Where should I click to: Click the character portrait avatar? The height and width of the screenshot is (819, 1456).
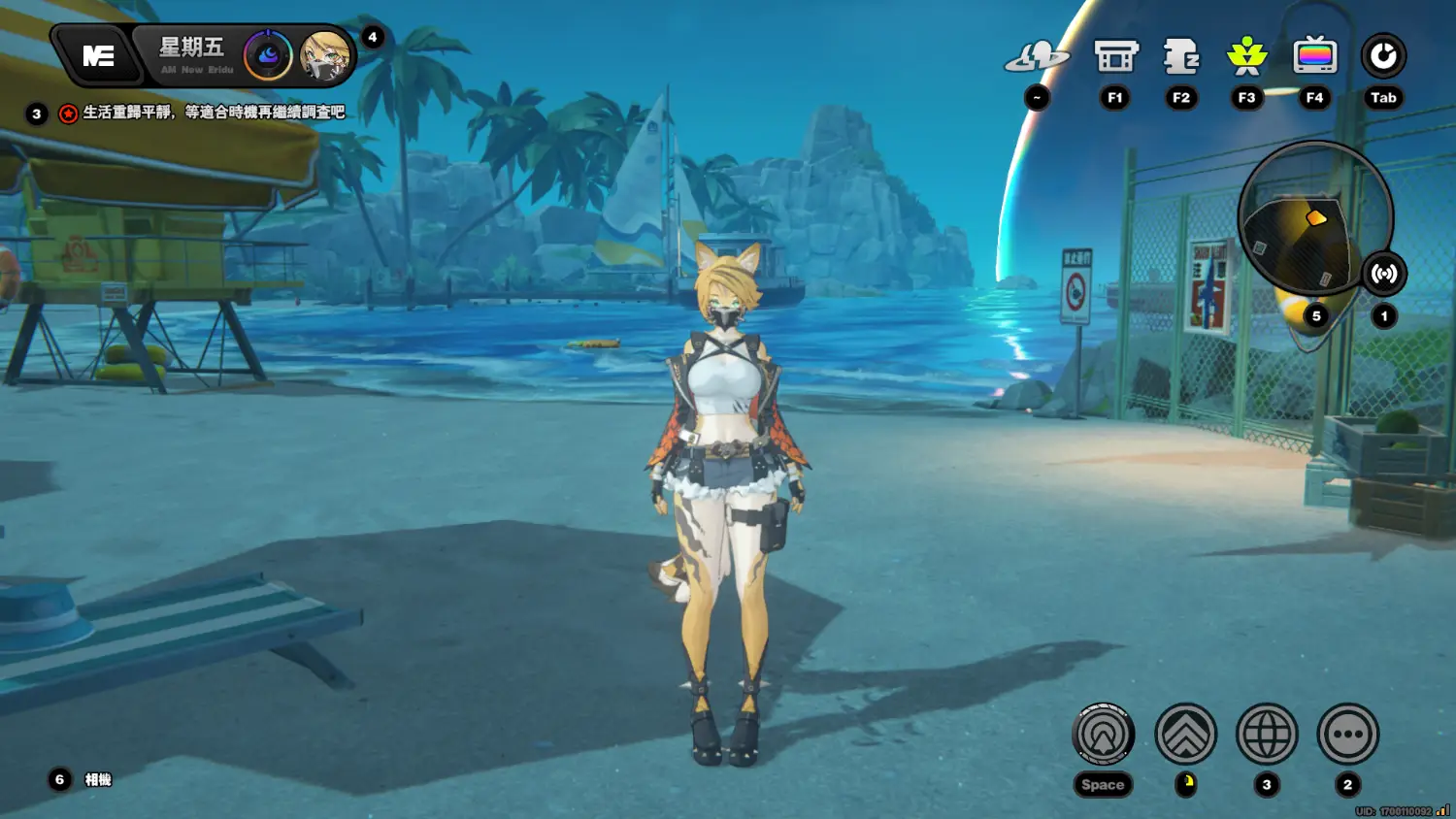point(324,56)
